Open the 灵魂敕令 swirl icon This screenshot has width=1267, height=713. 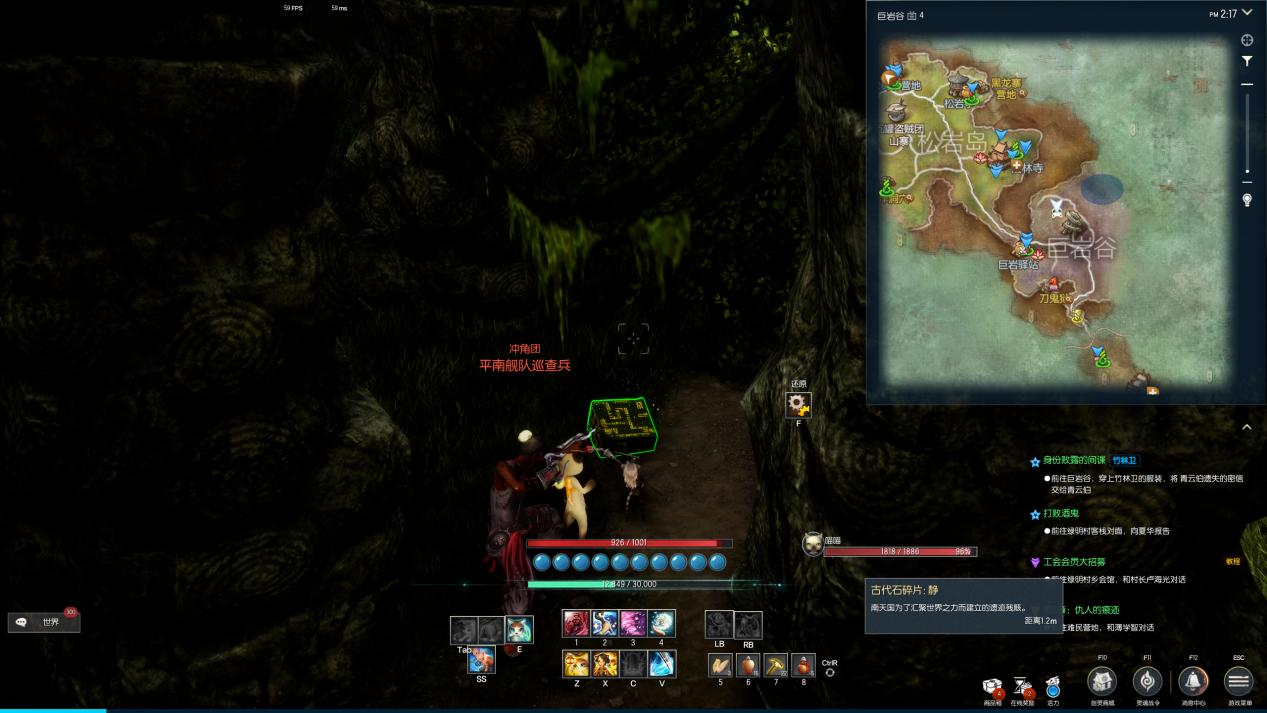point(1147,682)
